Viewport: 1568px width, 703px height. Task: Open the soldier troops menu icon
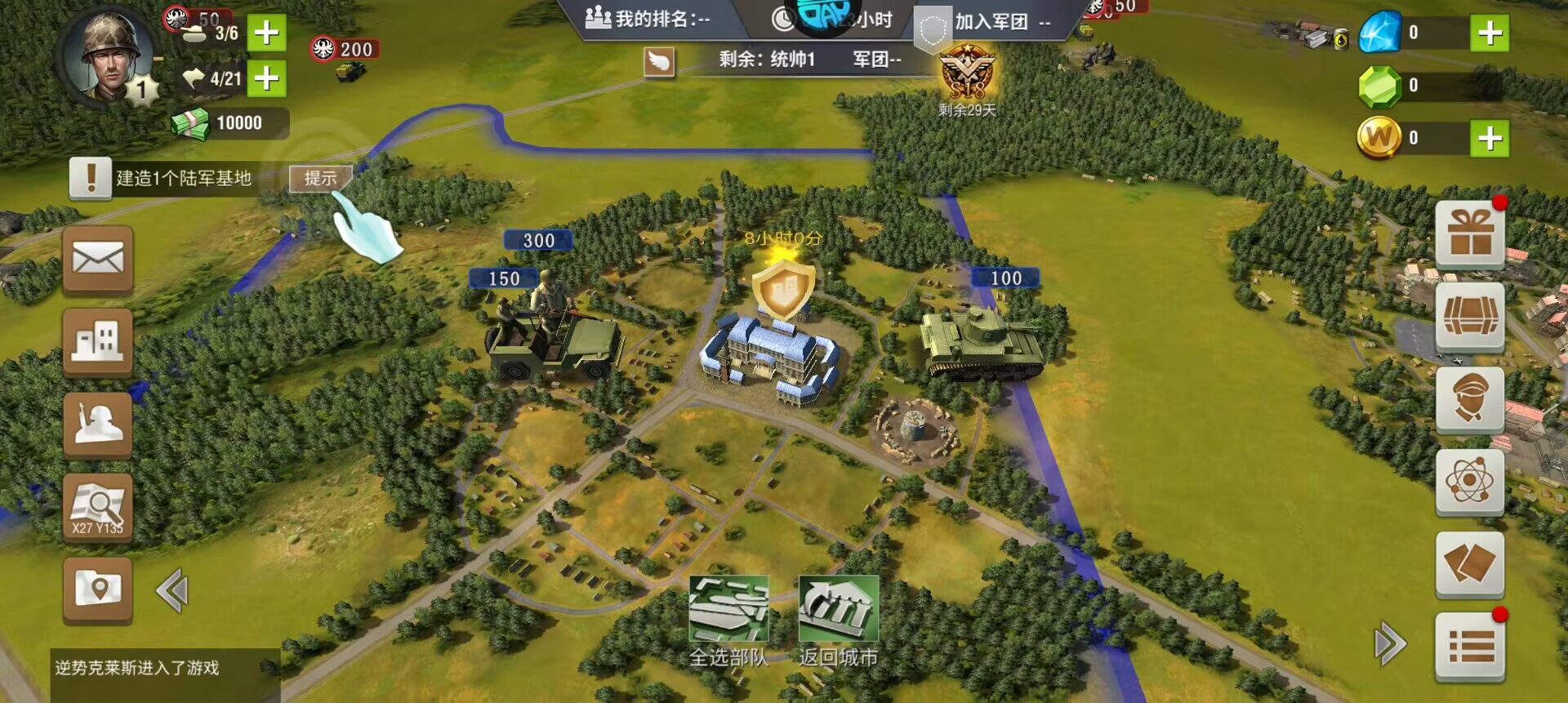[x=98, y=425]
